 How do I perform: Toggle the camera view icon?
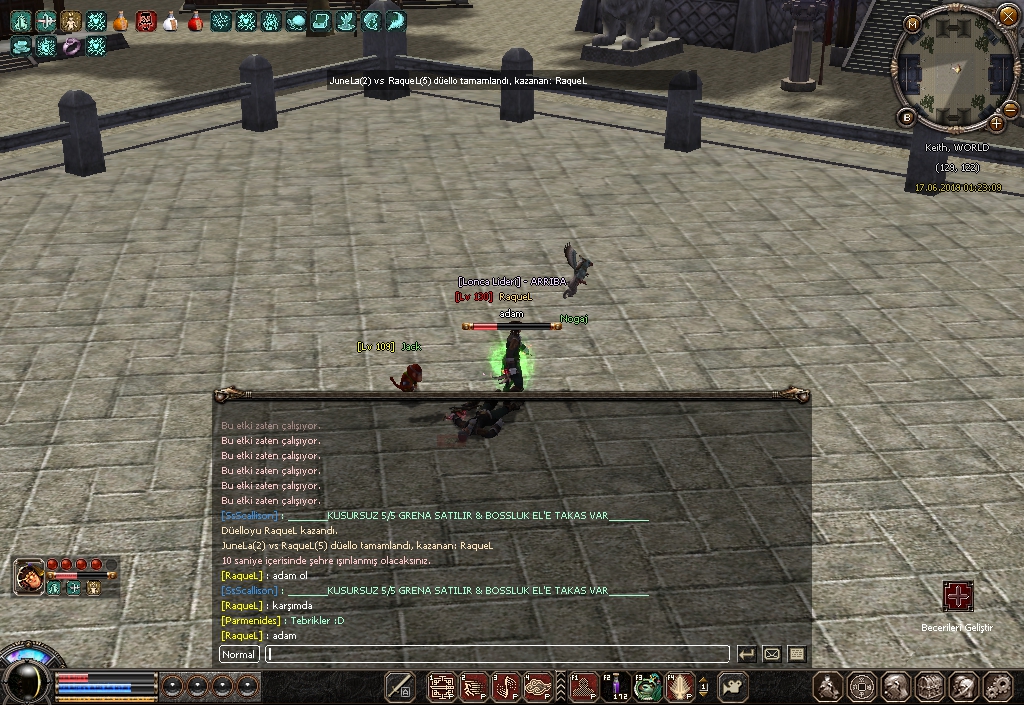pyautogui.click(x=734, y=686)
